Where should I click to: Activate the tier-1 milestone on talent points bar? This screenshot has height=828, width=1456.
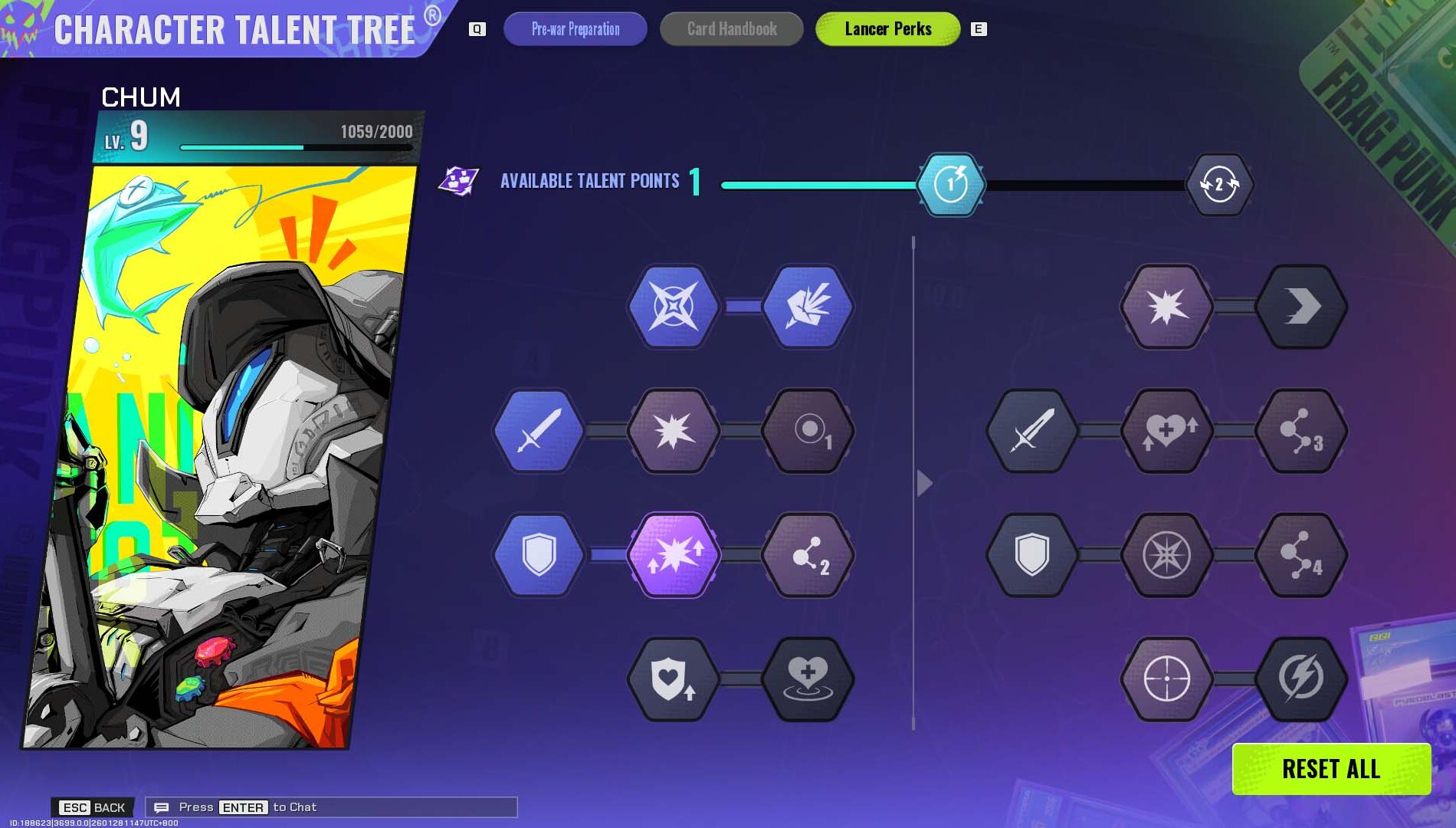(951, 184)
